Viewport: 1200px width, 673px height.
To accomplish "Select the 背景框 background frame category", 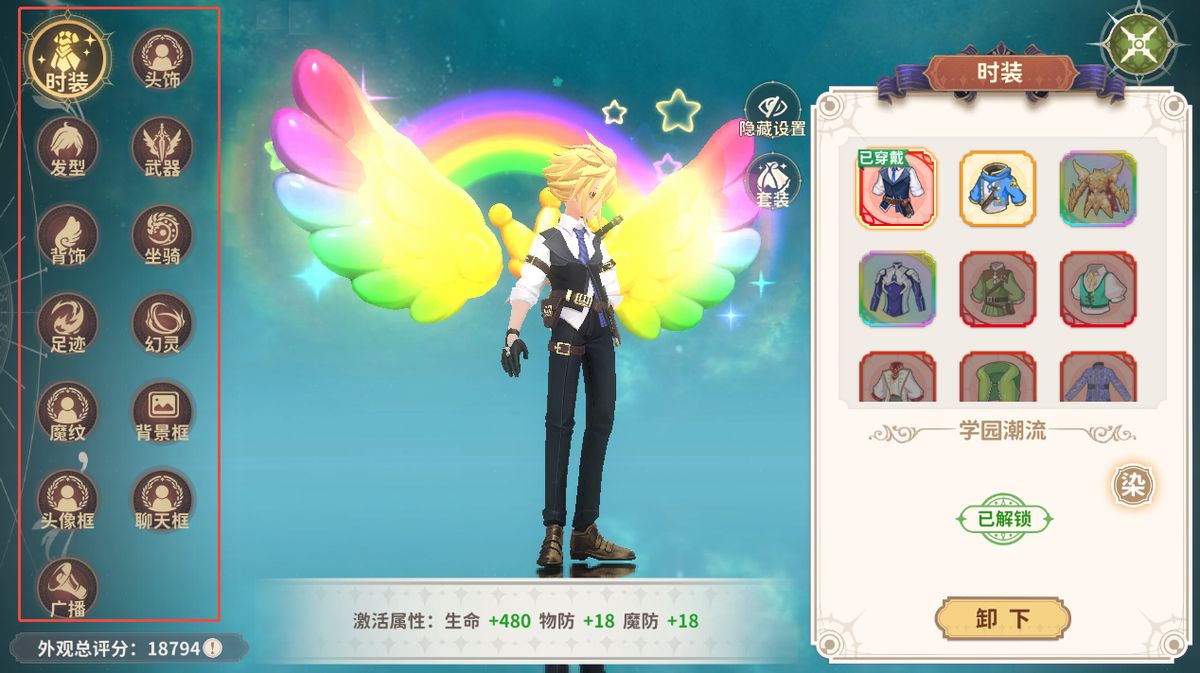I will pos(162,411).
